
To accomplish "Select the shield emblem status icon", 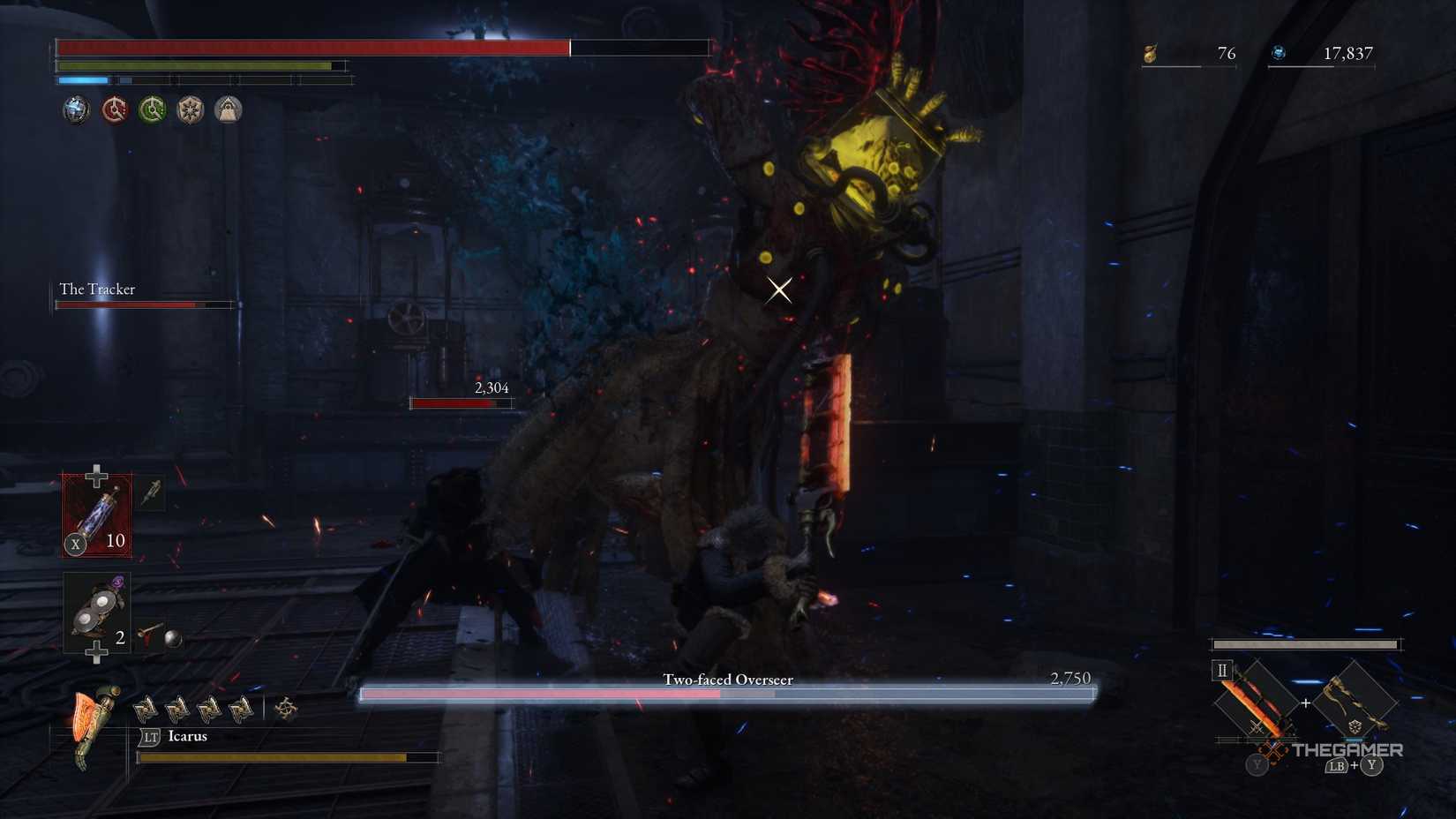I will pyautogui.click(x=190, y=109).
